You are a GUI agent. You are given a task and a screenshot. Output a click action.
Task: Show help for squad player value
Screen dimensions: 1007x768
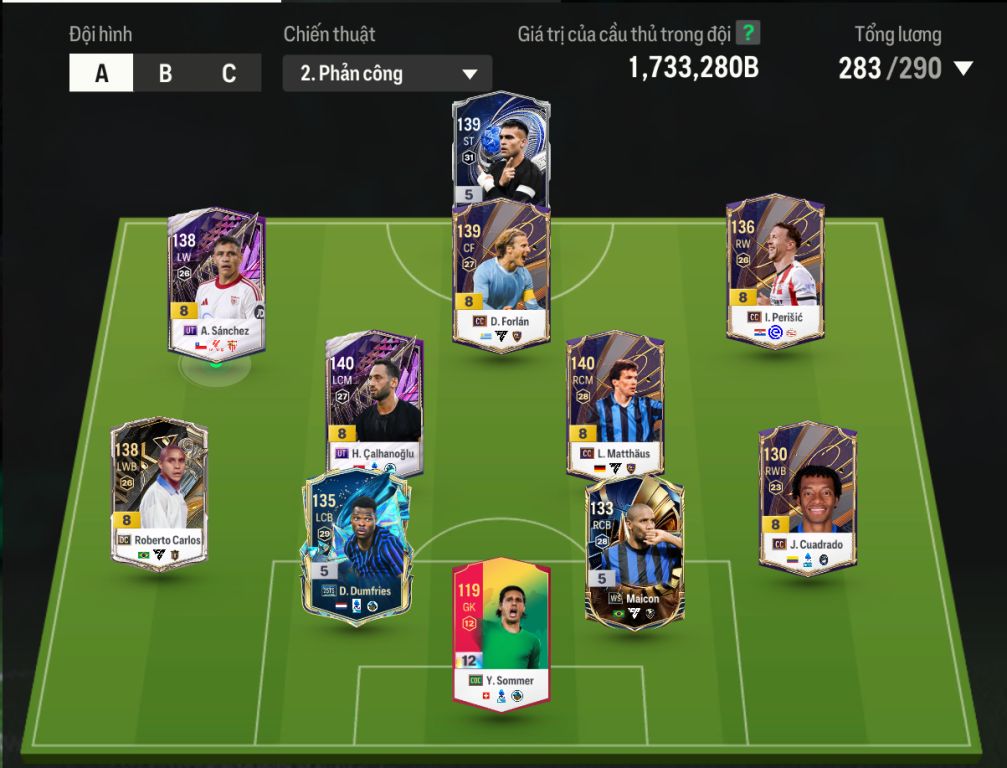[x=747, y=33]
